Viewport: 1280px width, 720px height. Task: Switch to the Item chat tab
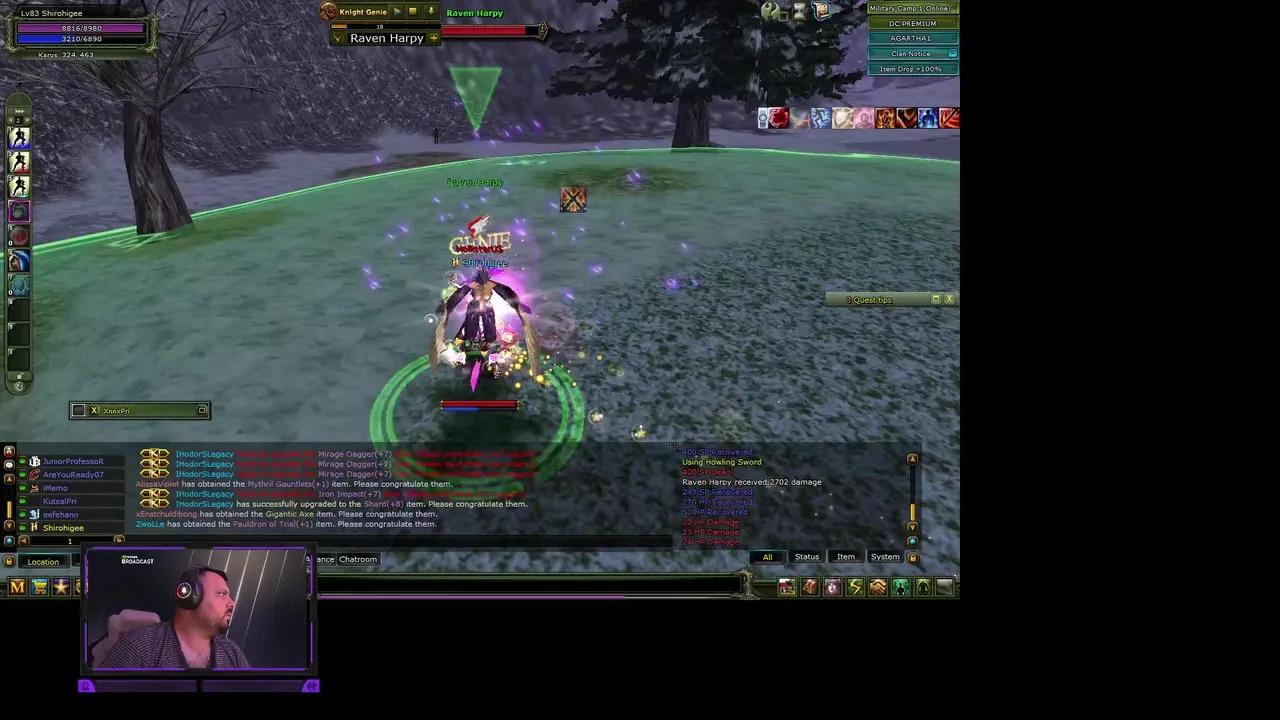coord(846,557)
